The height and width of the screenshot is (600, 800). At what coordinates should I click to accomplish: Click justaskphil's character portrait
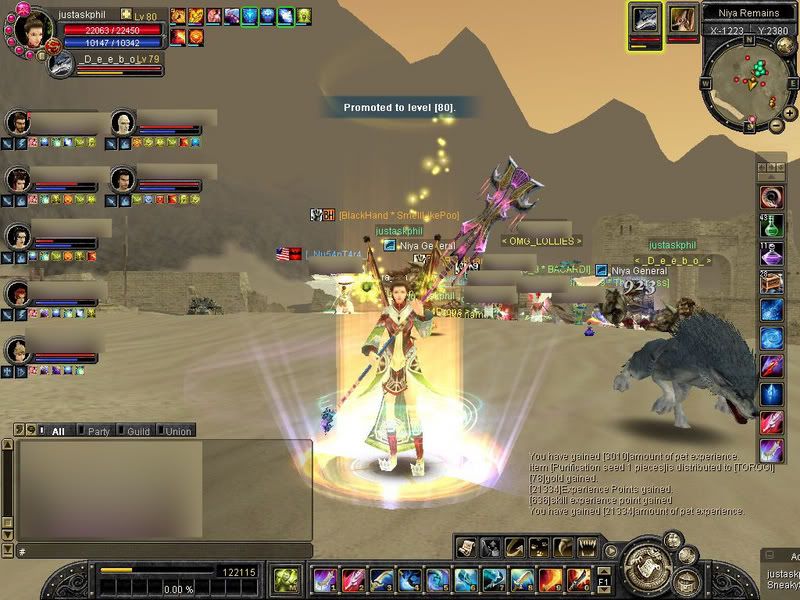click(x=33, y=28)
